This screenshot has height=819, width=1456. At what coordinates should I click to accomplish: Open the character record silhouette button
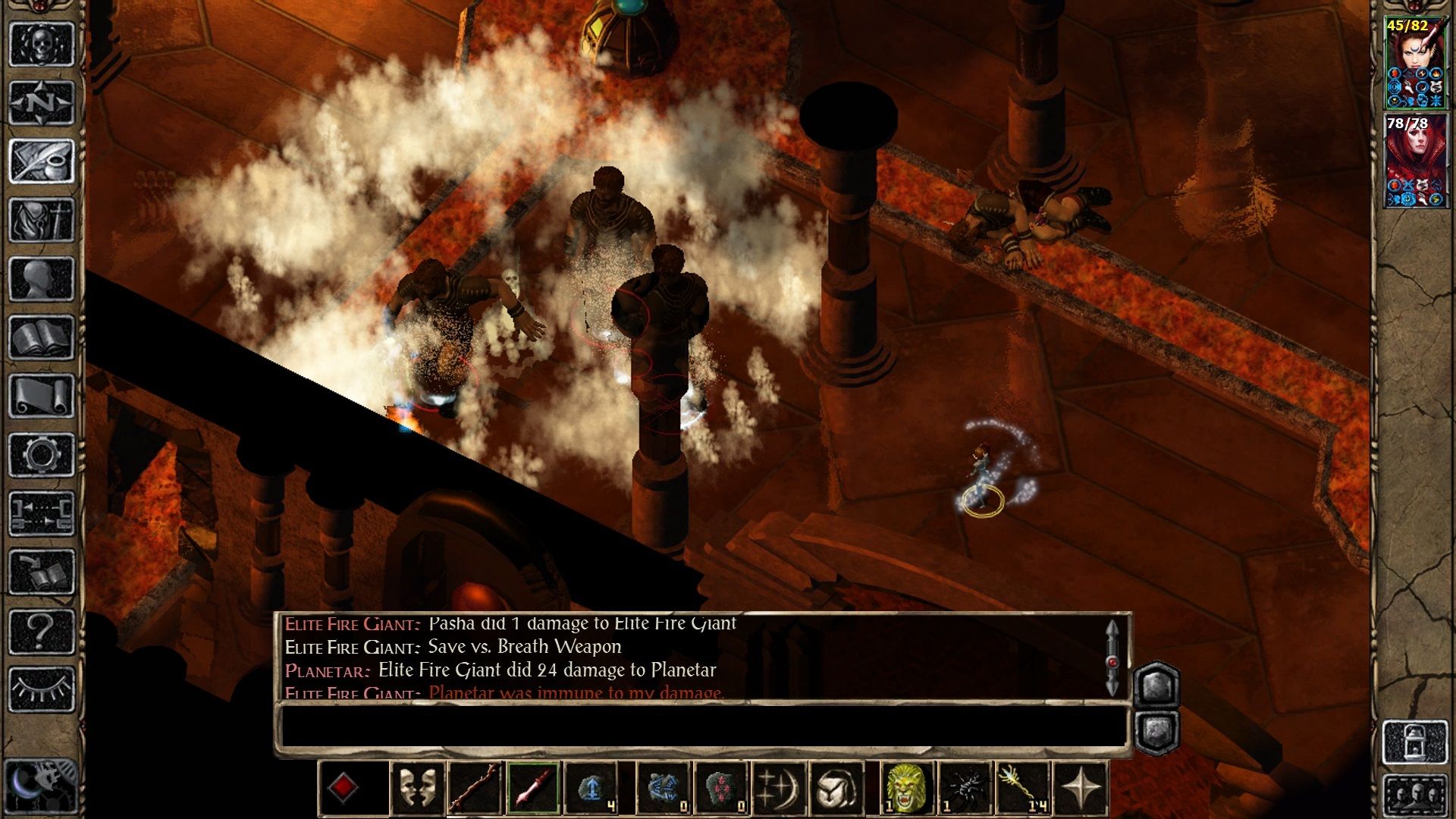[x=42, y=279]
